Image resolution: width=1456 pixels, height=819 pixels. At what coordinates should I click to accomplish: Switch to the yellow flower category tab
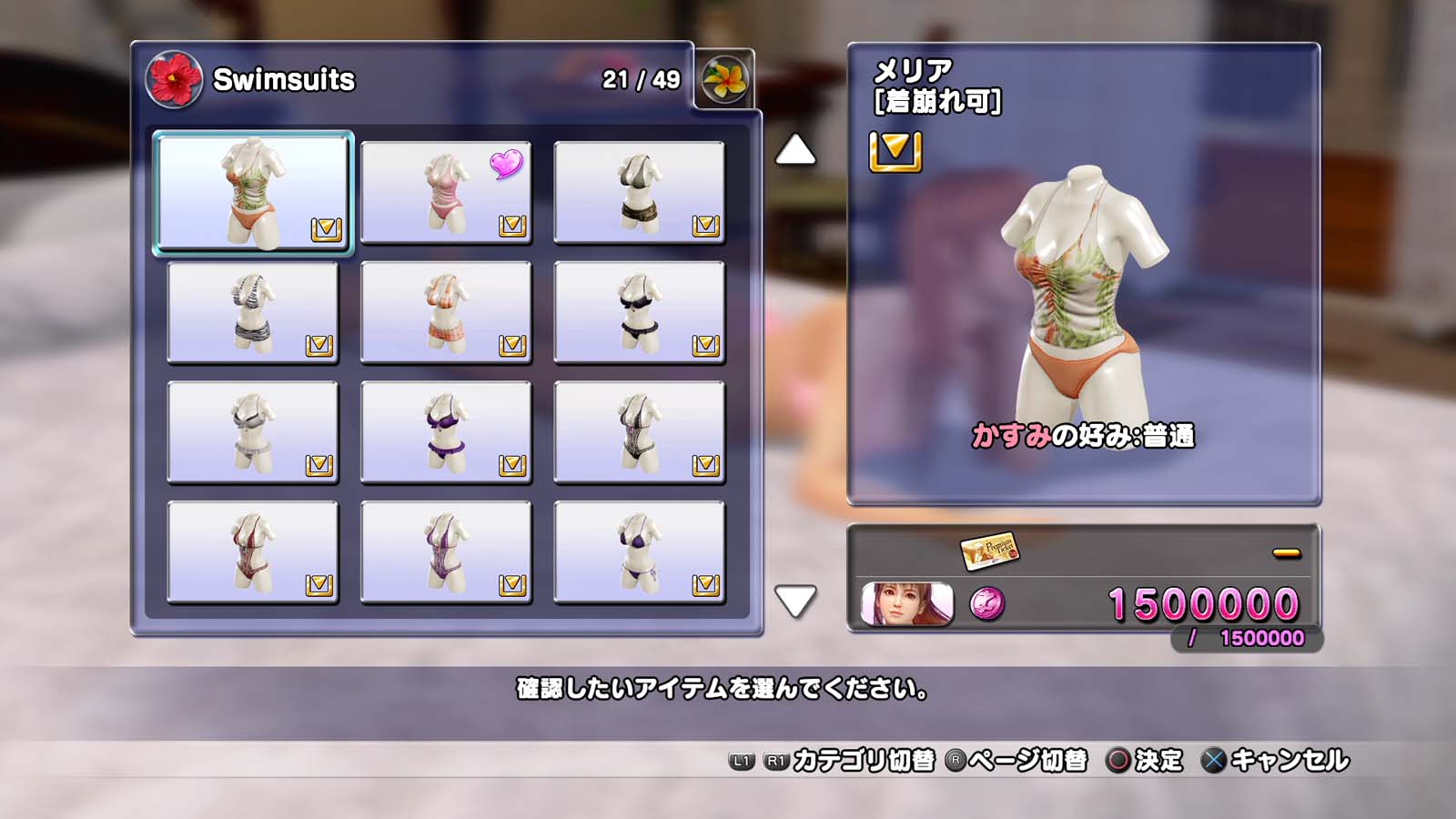(x=724, y=79)
